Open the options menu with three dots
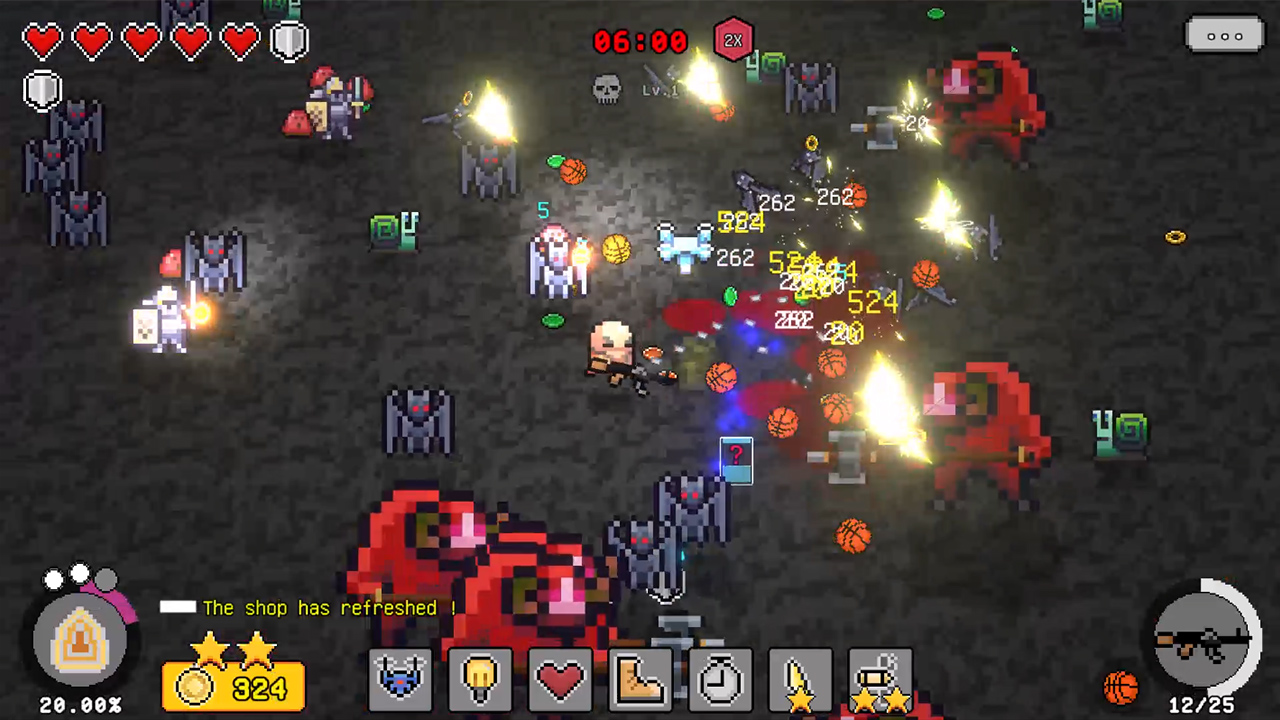This screenshot has height=720, width=1280. [x=1225, y=36]
